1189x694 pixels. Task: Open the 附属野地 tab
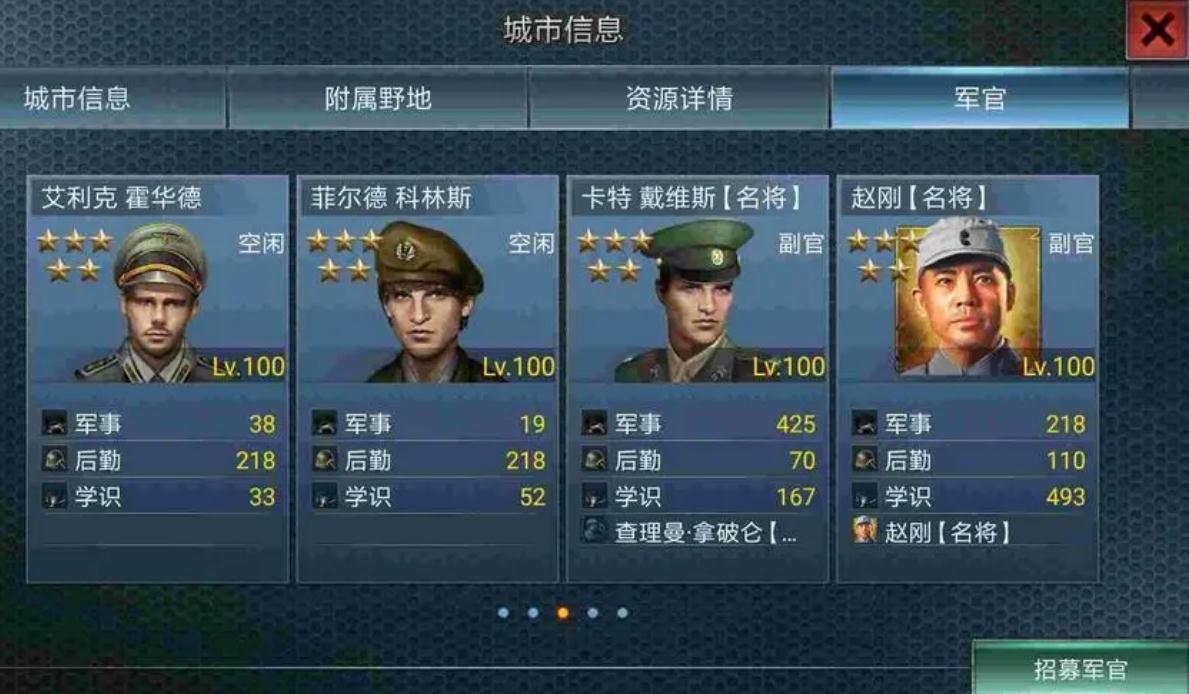(378, 98)
